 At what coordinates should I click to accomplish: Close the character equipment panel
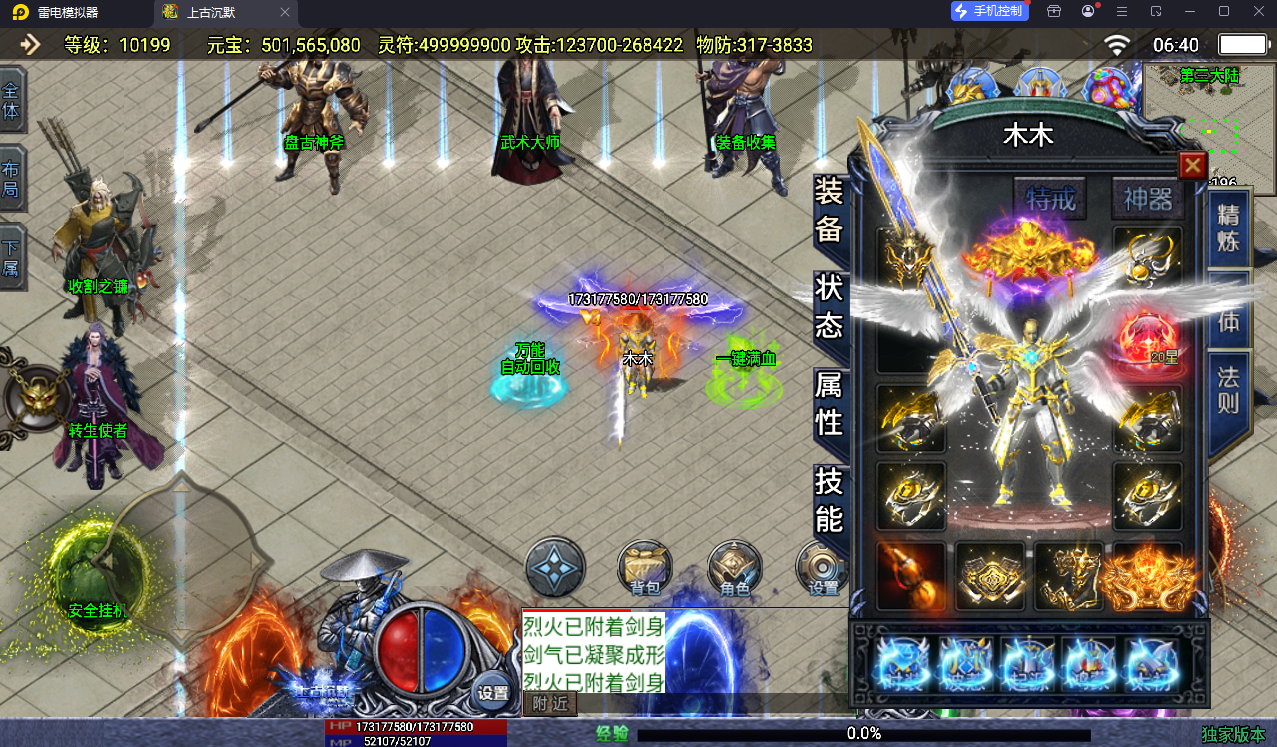click(x=1192, y=166)
